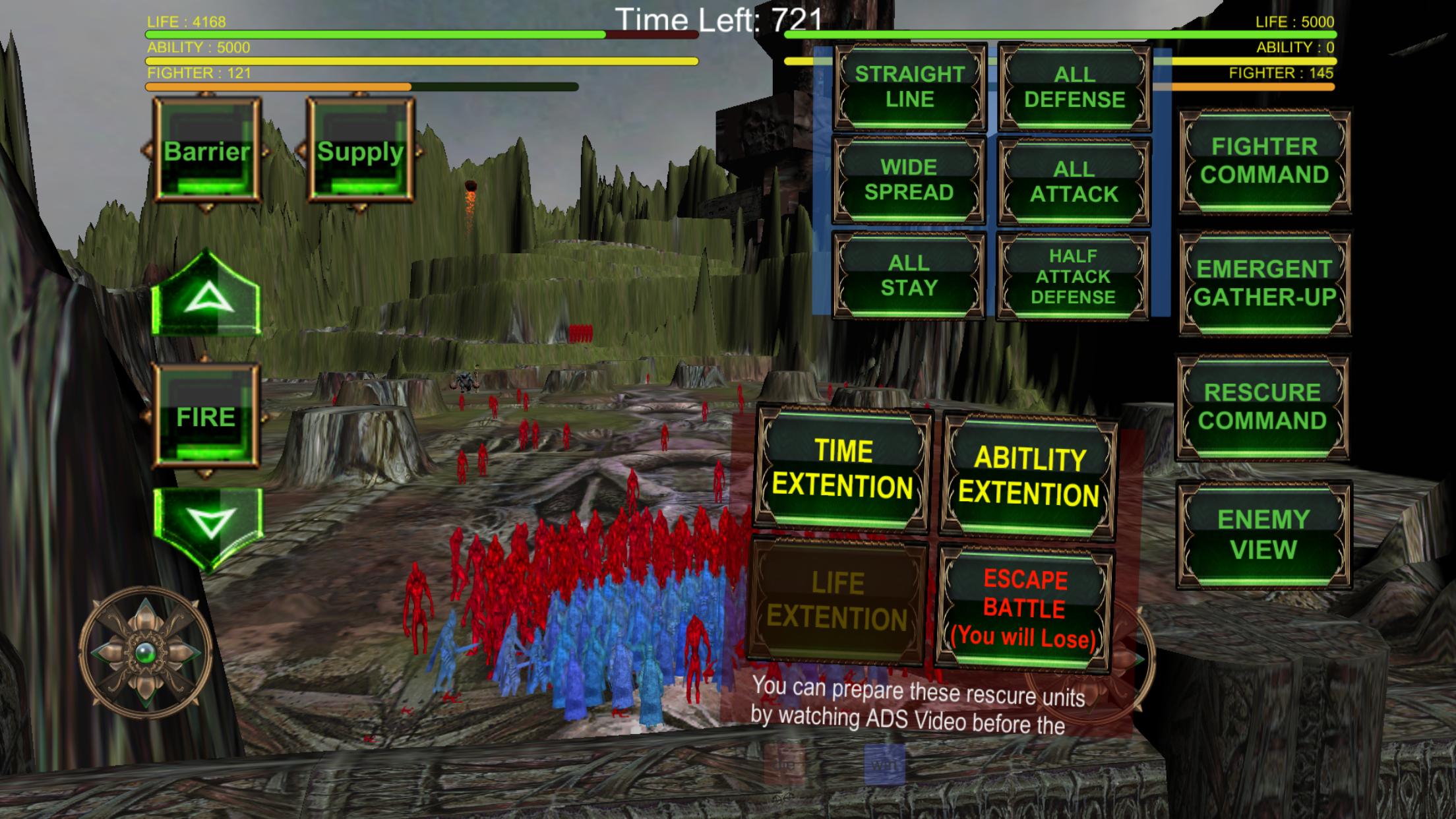Select the Straight Line formation
The width and height of the screenshot is (1456, 819).
tap(910, 86)
